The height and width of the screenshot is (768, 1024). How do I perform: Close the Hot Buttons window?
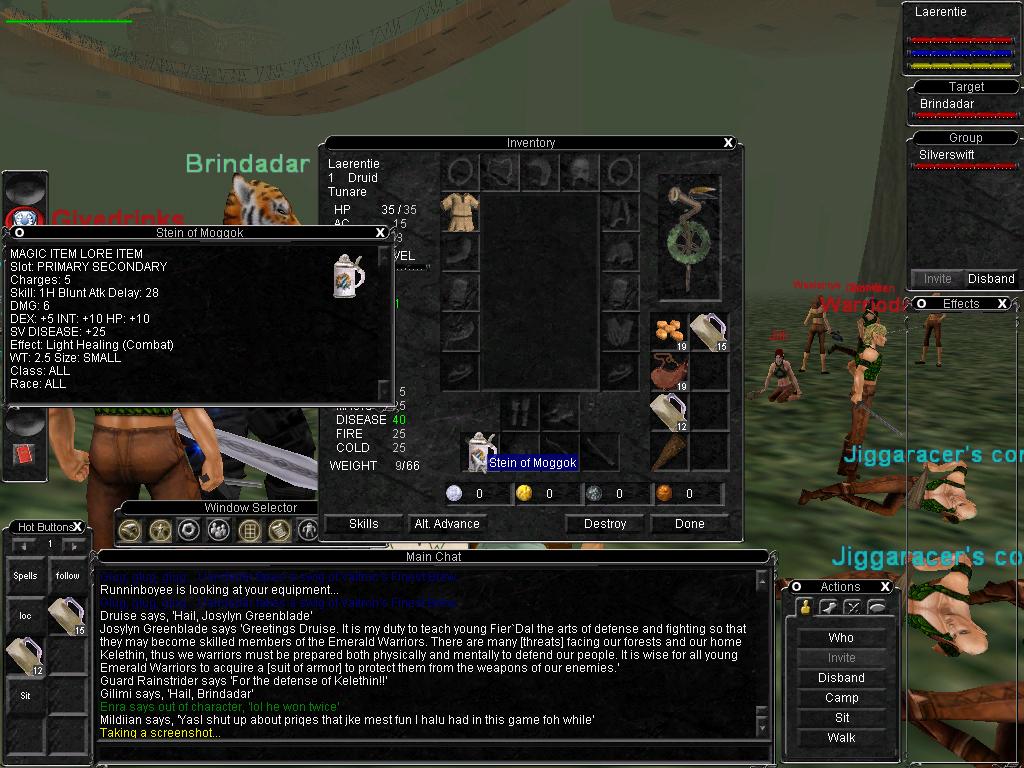pos(77,527)
